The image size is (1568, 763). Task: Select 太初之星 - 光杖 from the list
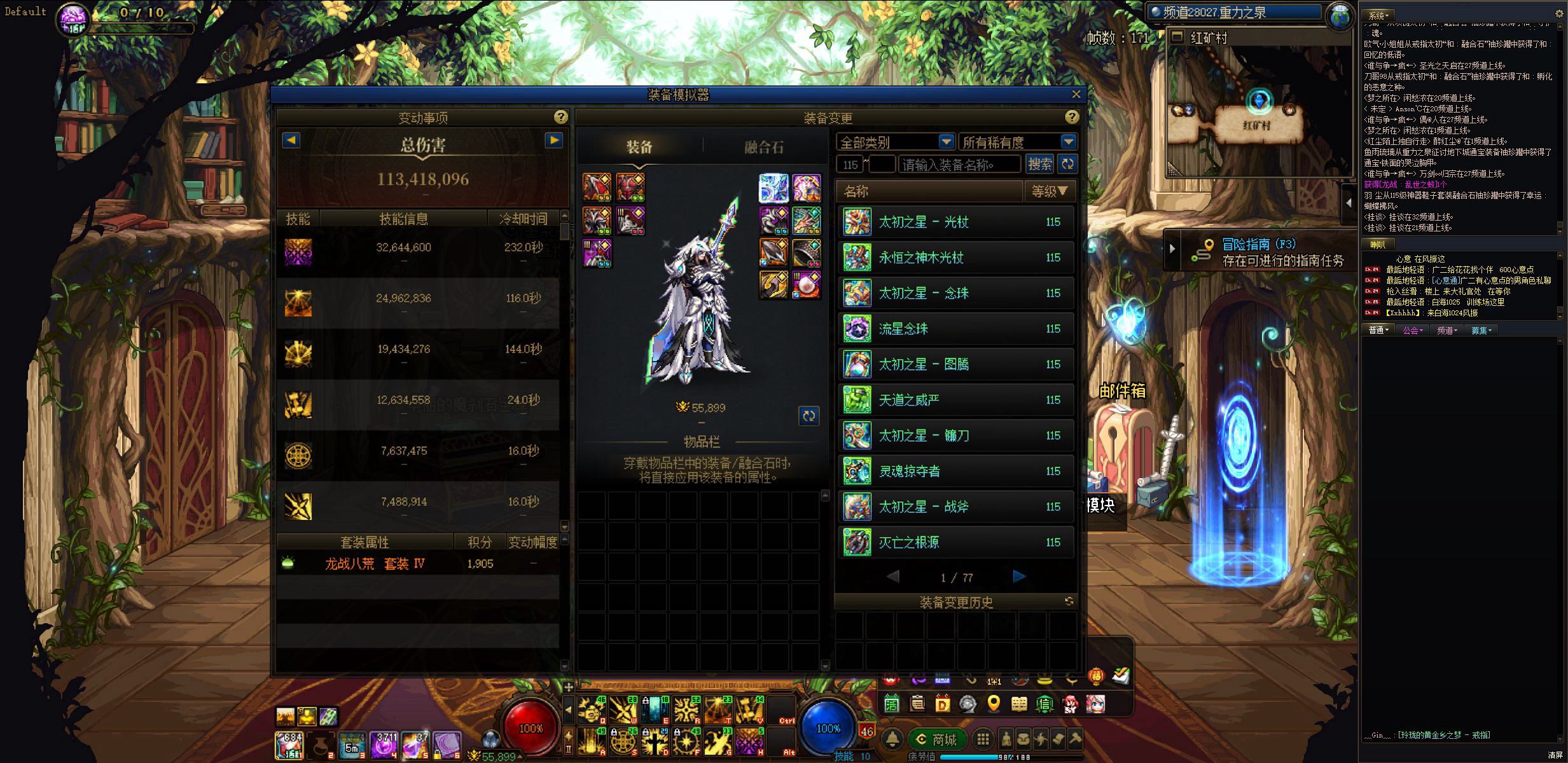point(957,222)
